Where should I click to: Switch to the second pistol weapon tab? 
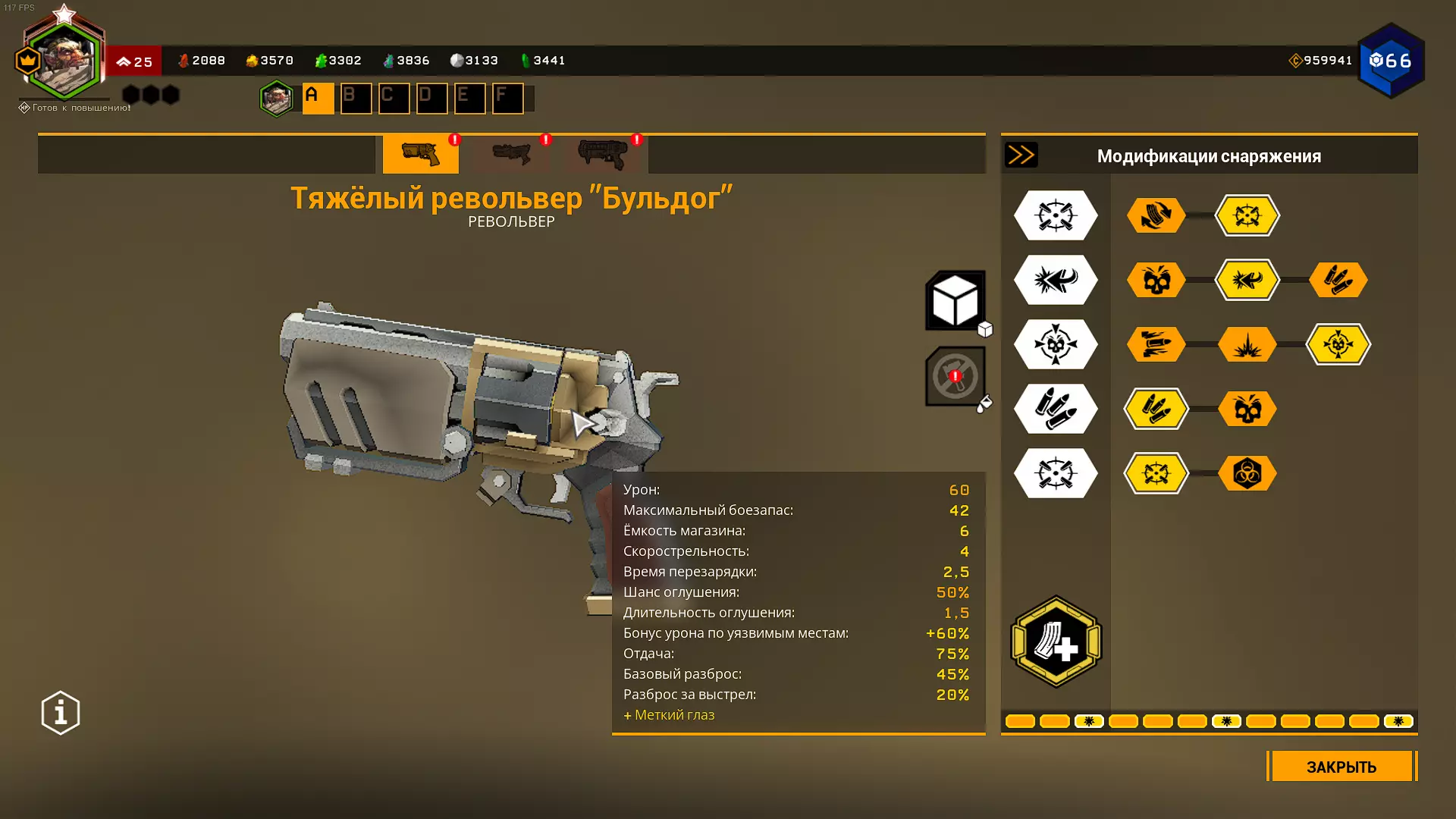[x=512, y=154]
